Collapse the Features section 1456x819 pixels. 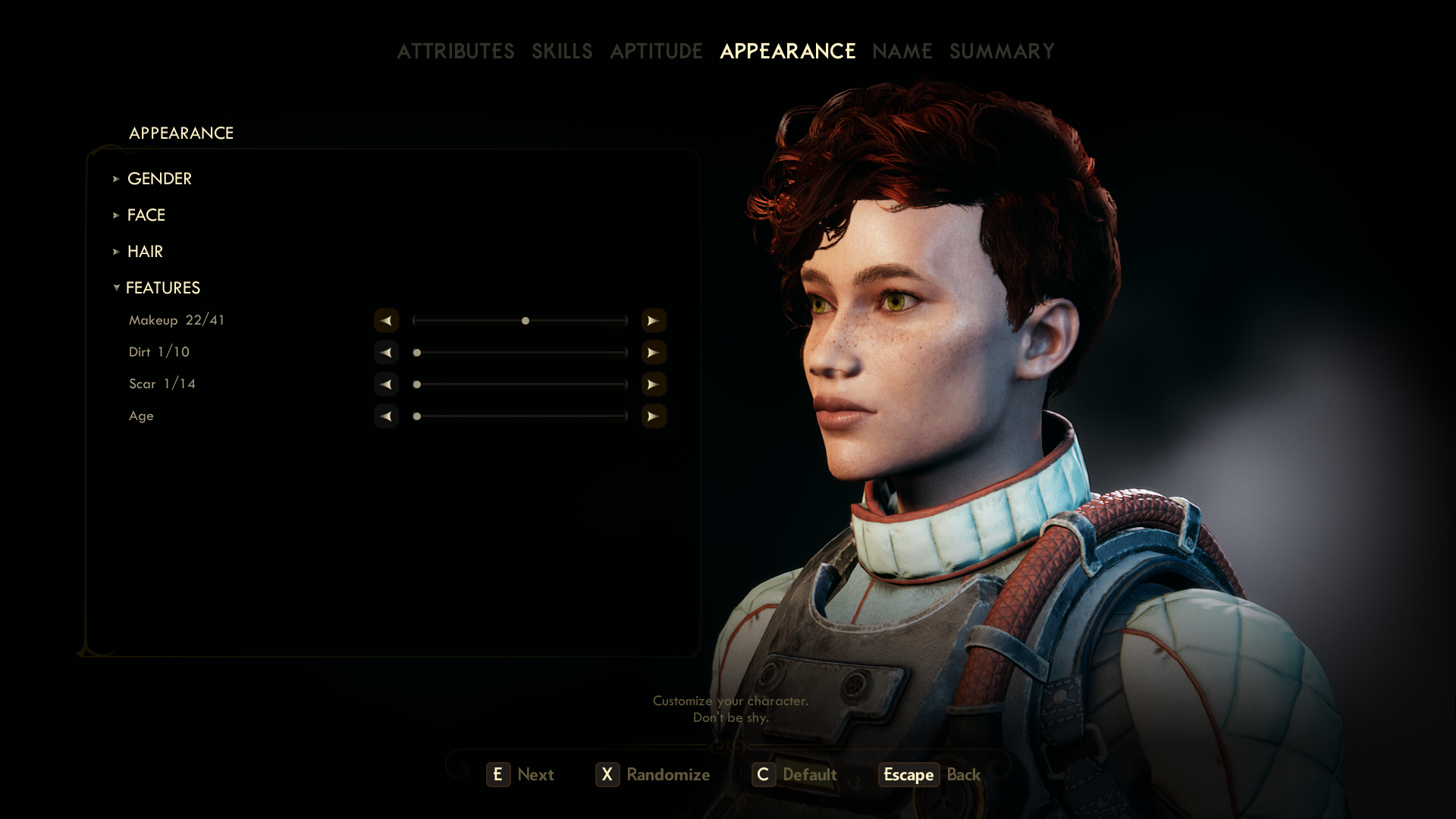tap(162, 287)
